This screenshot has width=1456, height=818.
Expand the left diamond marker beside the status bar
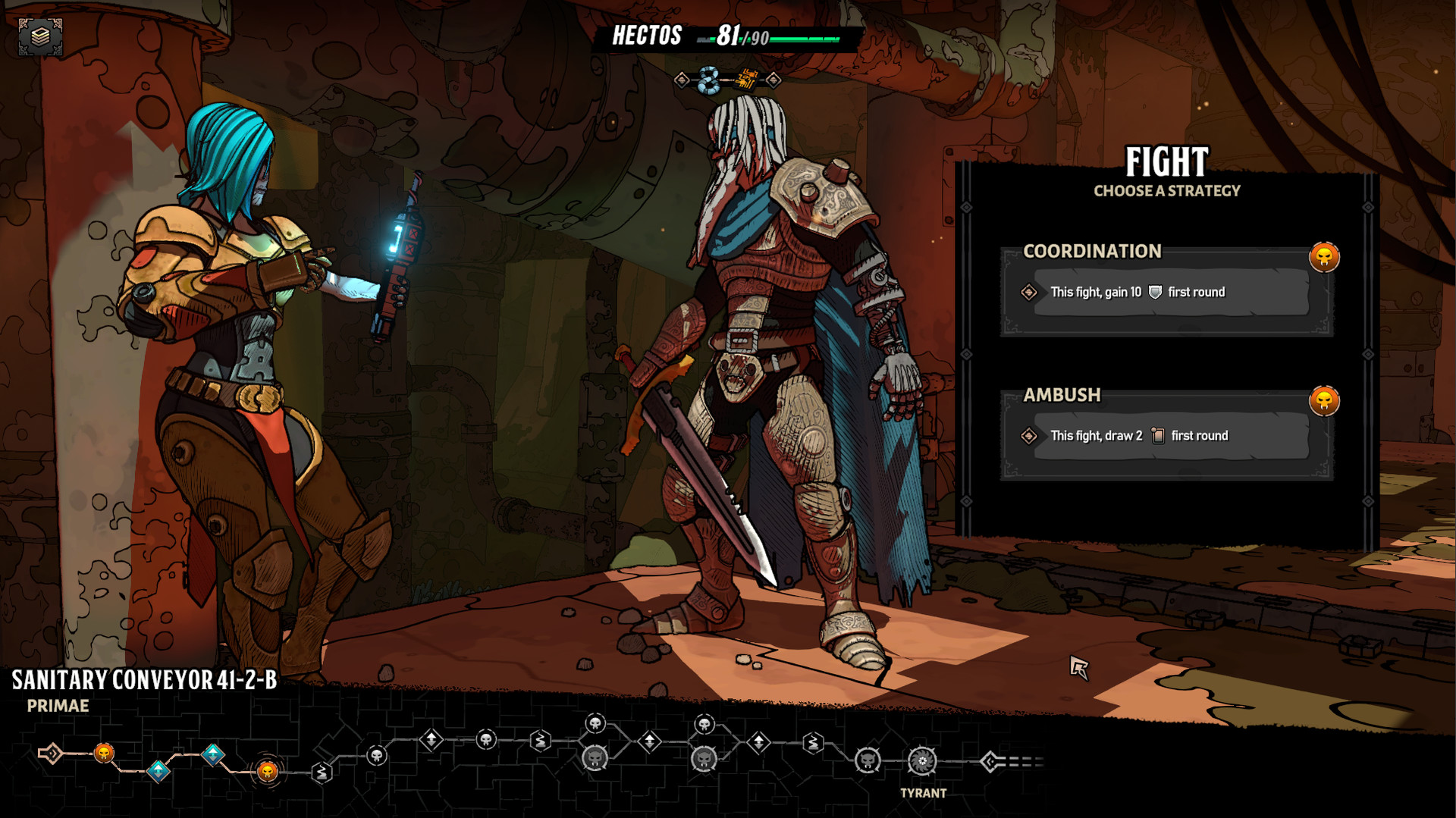683,79
